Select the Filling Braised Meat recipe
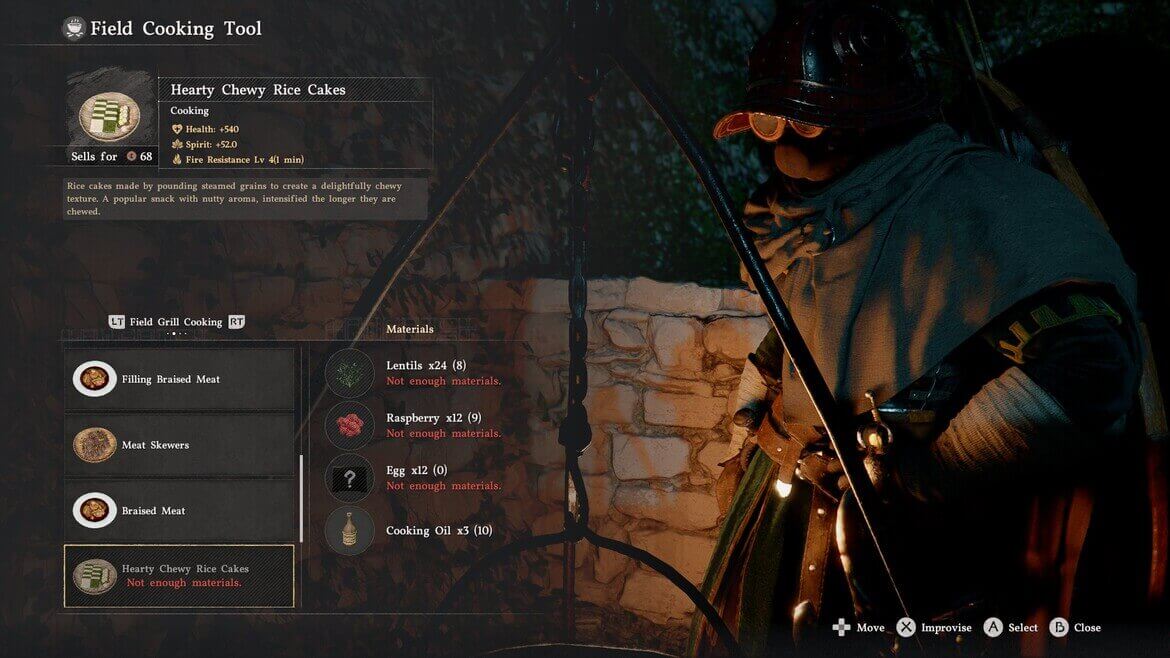This screenshot has width=1170, height=658. tap(180, 379)
